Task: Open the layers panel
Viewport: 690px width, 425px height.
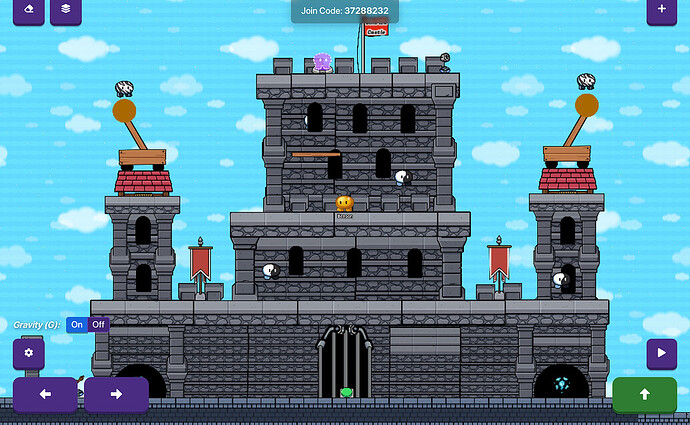Action: tap(65, 10)
